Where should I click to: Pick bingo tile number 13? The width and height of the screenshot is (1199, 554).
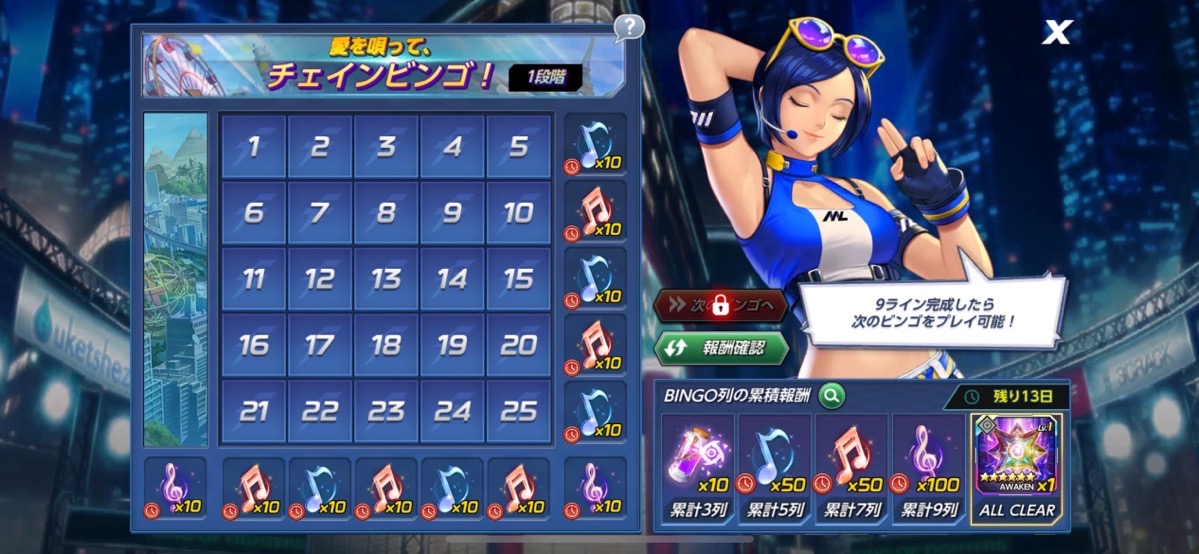click(x=386, y=279)
